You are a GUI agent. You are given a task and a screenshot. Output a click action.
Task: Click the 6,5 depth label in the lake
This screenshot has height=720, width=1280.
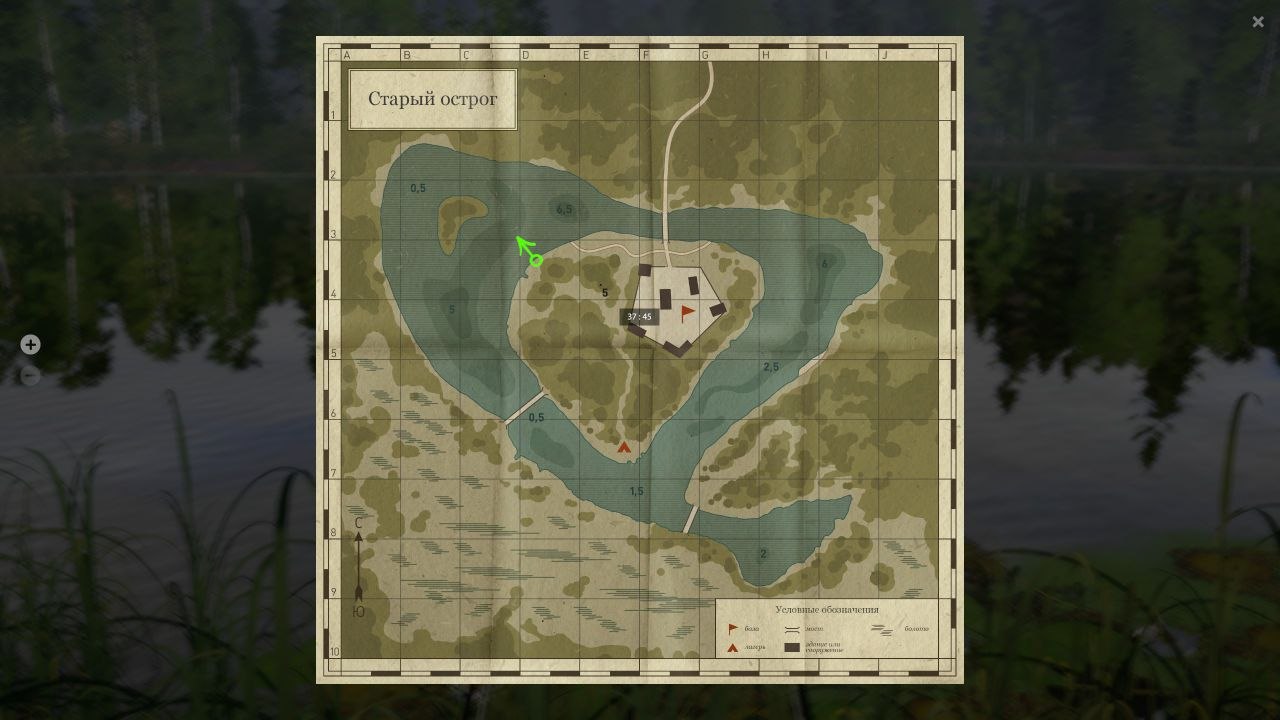click(x=562, y=209)
